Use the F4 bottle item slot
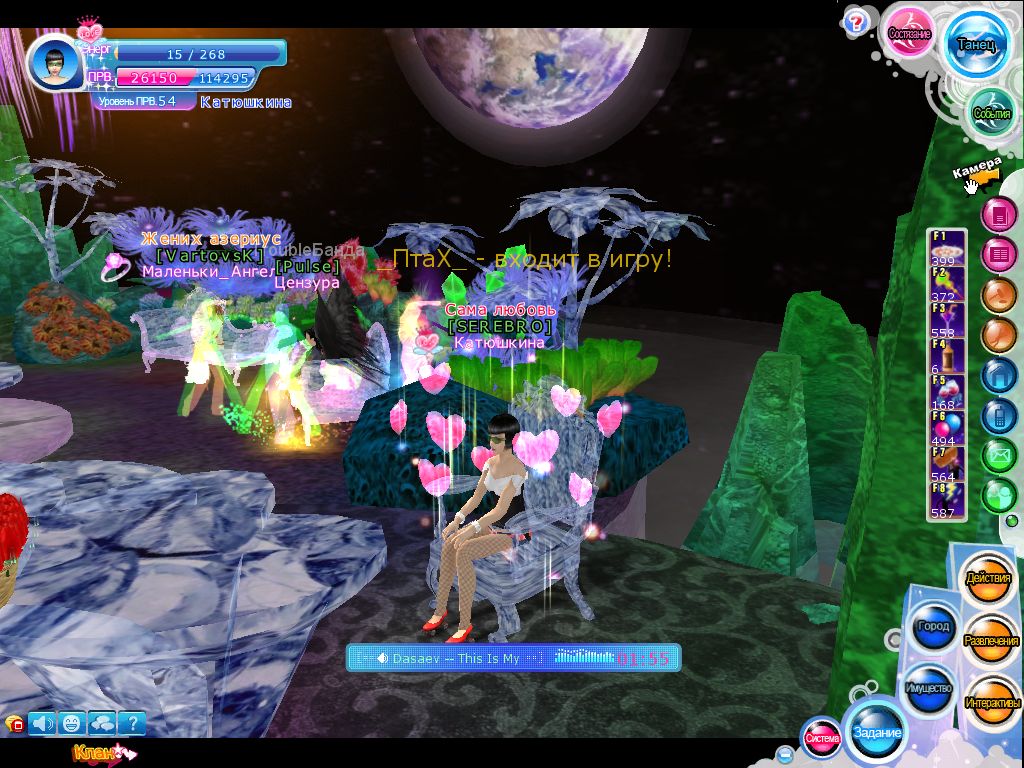 pos(948,357)
